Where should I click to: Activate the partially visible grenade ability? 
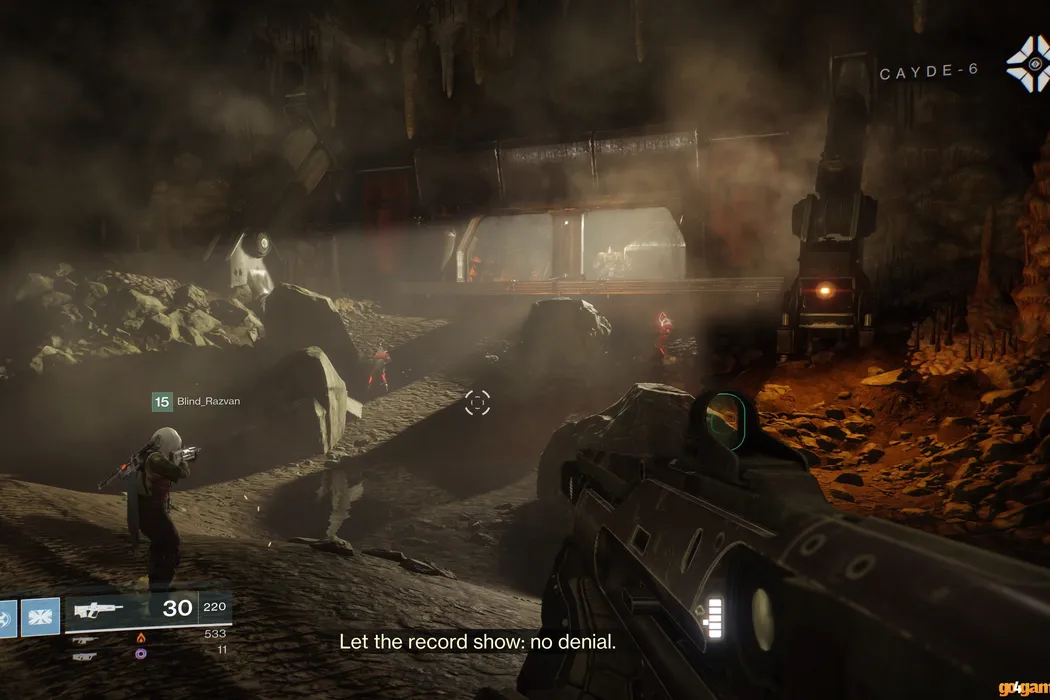tap(6, 616)
